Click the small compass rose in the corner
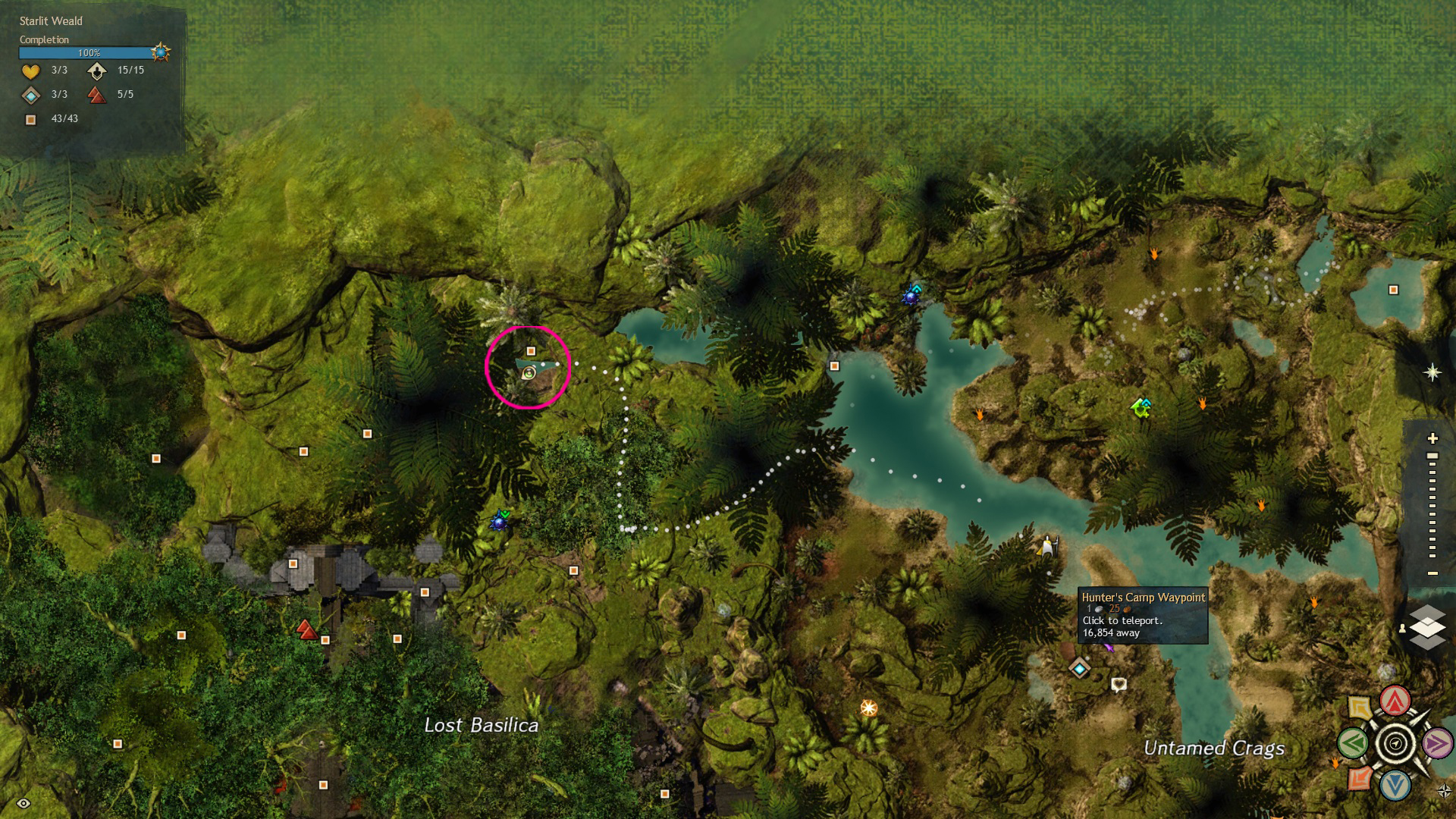The image size is (1456, 819). [x=1444, y=791]
